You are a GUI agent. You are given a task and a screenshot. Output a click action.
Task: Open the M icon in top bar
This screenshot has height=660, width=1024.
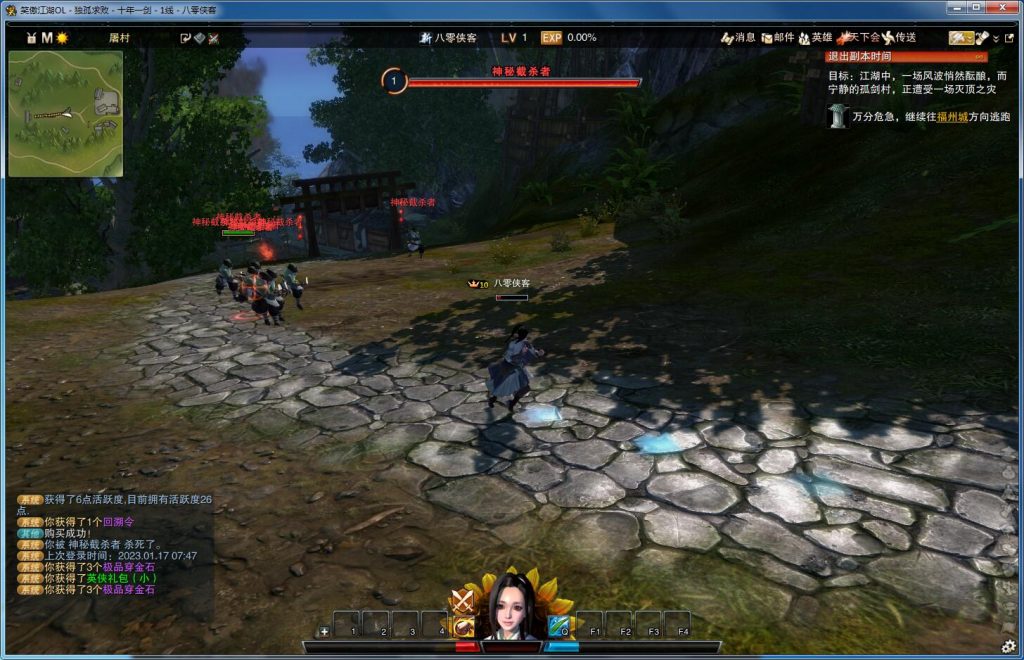pos(46,37)
